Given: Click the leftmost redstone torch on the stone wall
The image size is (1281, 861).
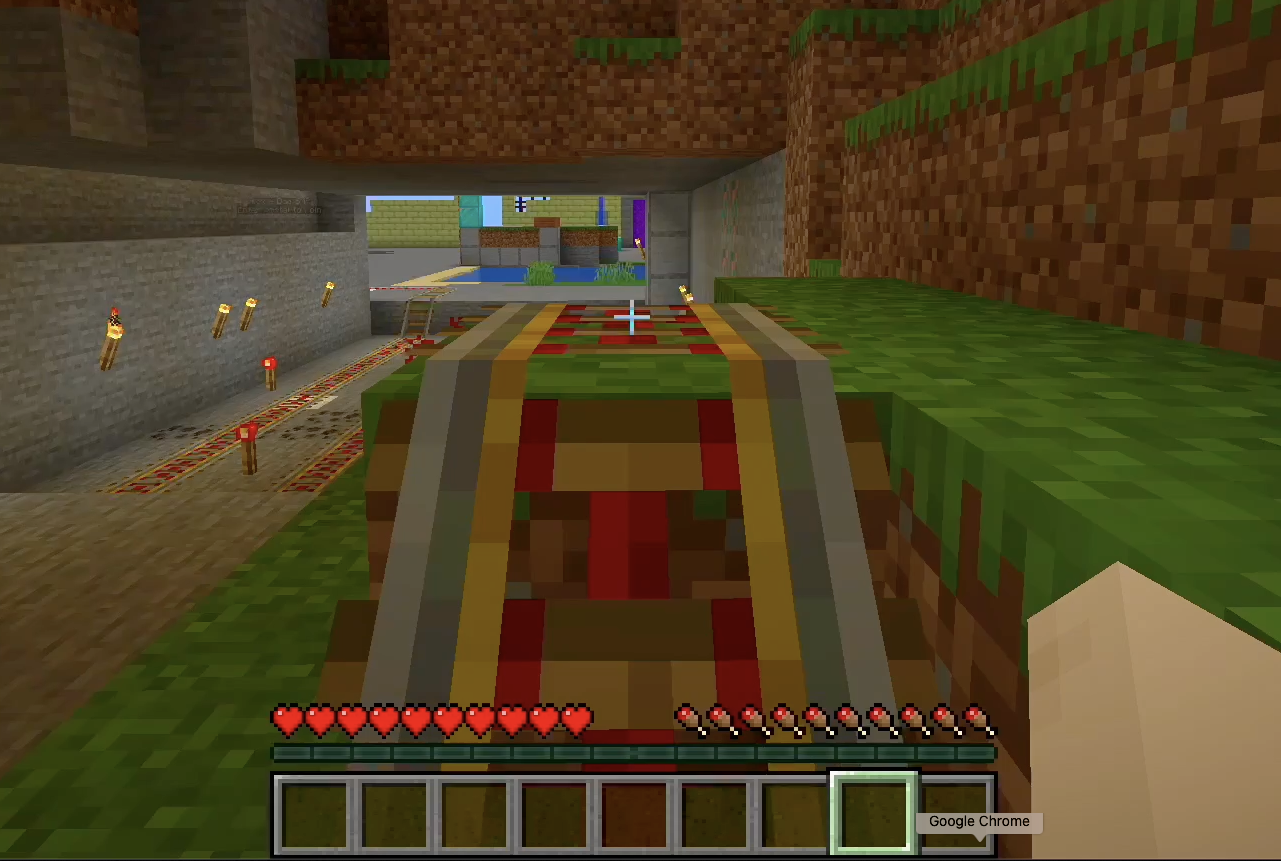Looking at the screenshot, I should coord(115,325).
